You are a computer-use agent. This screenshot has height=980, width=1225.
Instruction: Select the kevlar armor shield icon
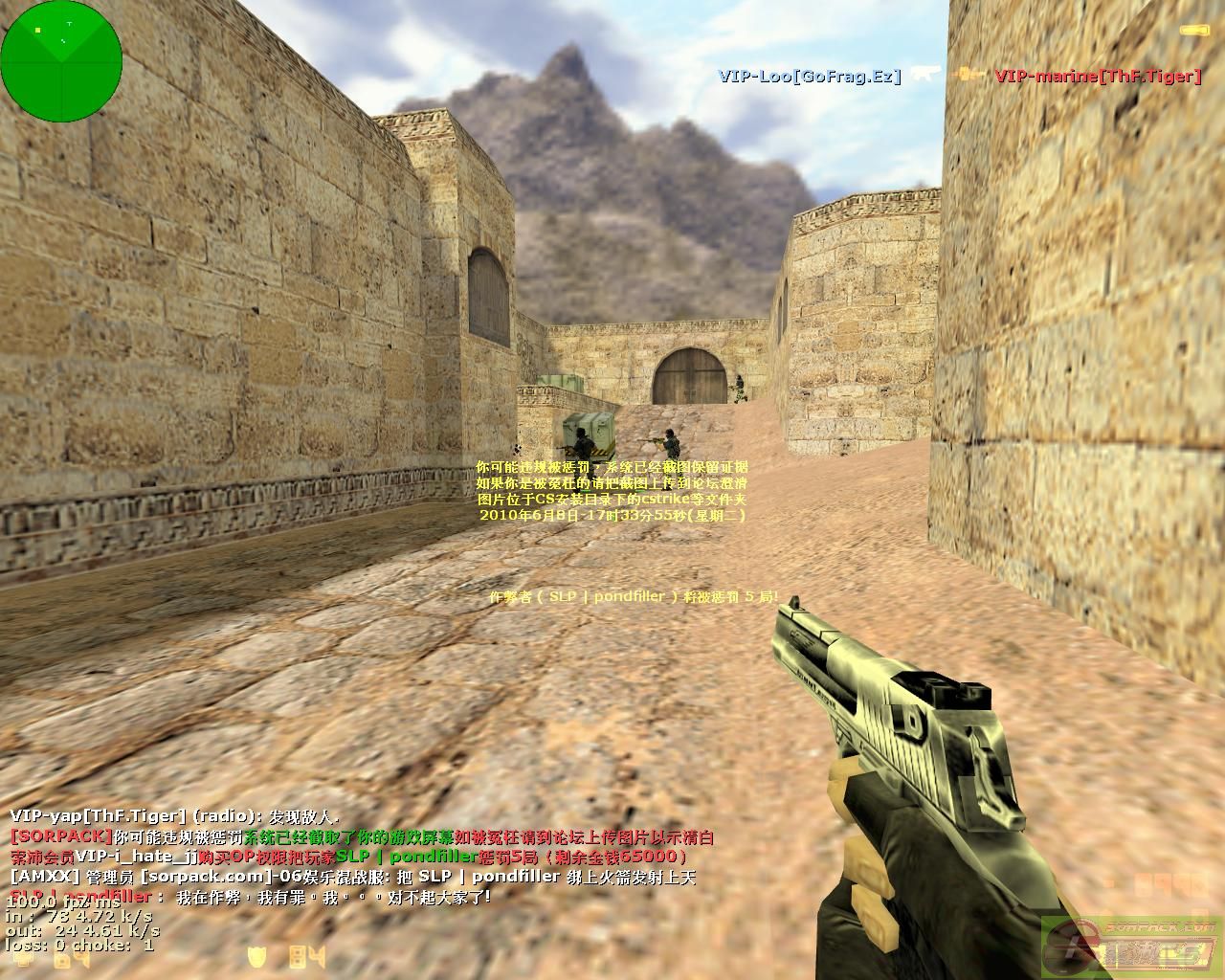(256, 956)
